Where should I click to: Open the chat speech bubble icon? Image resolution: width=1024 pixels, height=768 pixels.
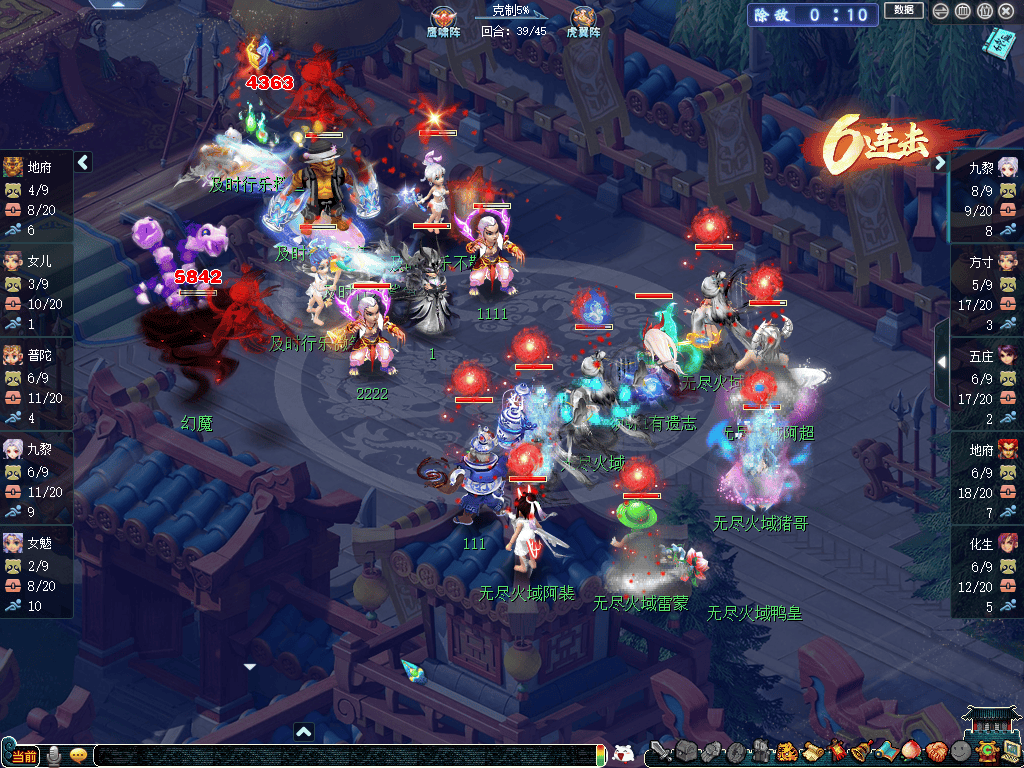tap(78, 755)
